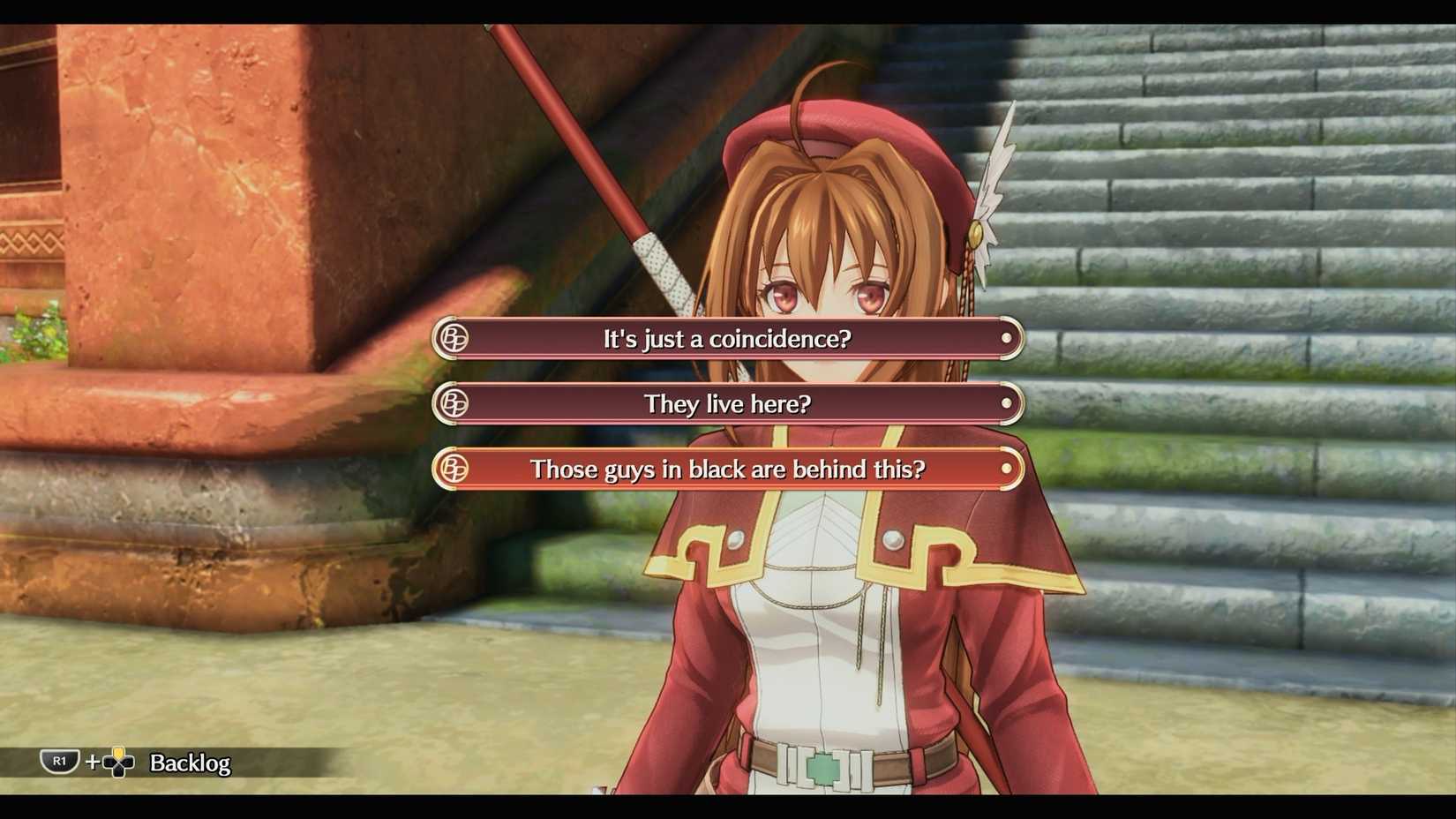1456x819 pixels.
Task: Click the dot marker on the "They live here?" bar
Action: click(1007, 403)
